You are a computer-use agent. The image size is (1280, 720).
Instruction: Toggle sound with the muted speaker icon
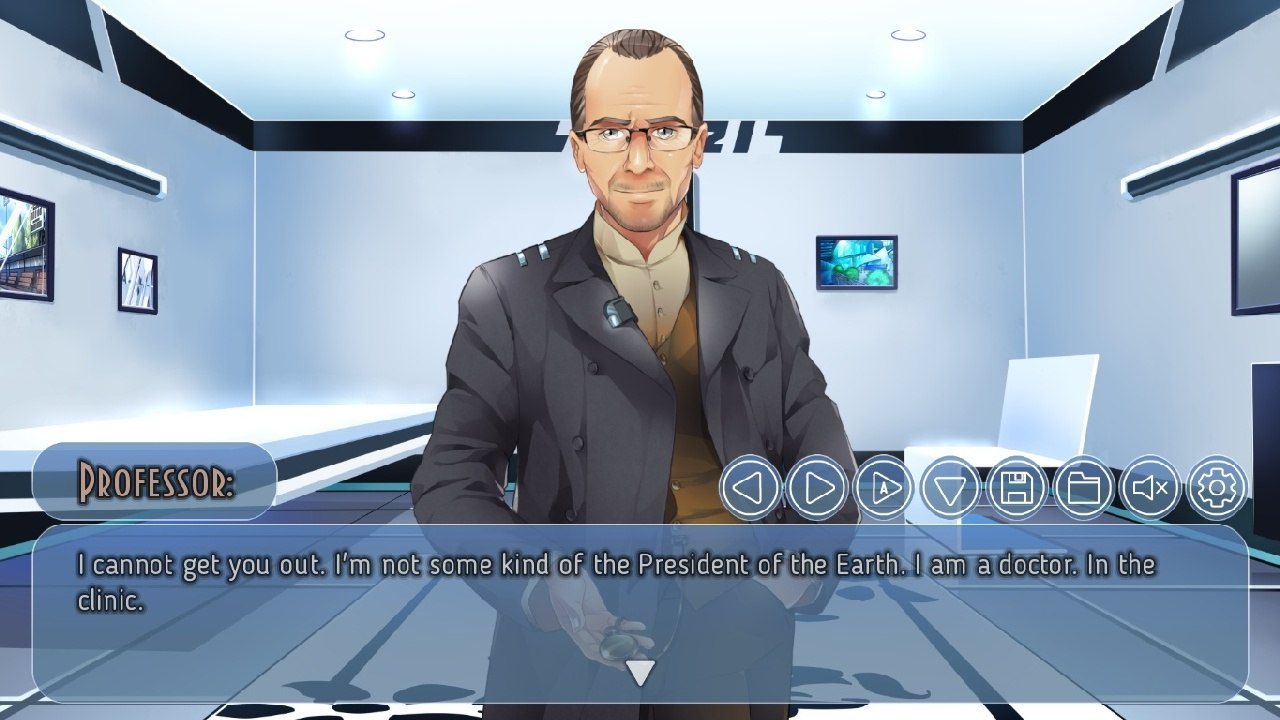click(1150, 488)
